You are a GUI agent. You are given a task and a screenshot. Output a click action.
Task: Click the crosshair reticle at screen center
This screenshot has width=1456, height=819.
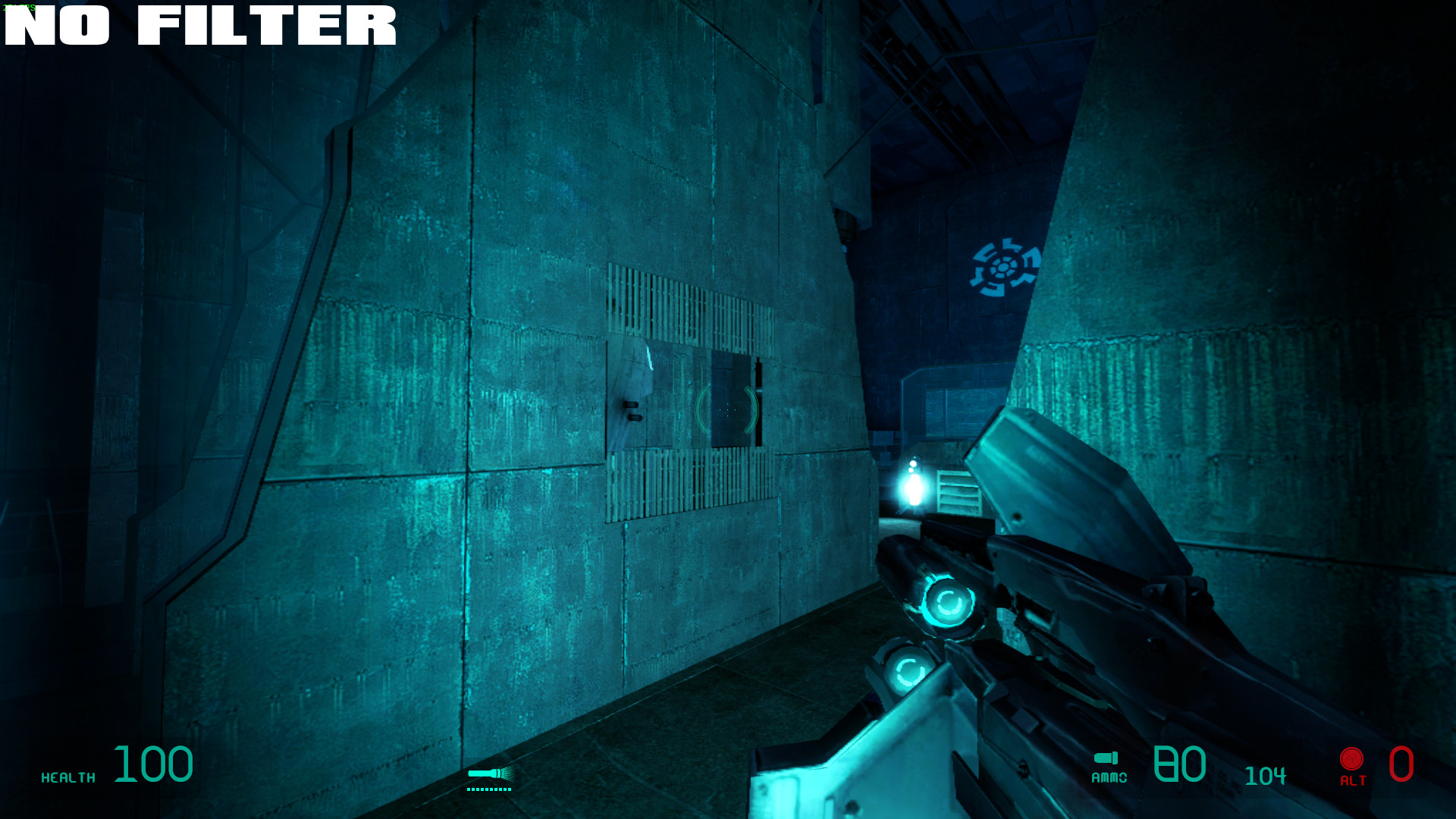coord(726,409)
